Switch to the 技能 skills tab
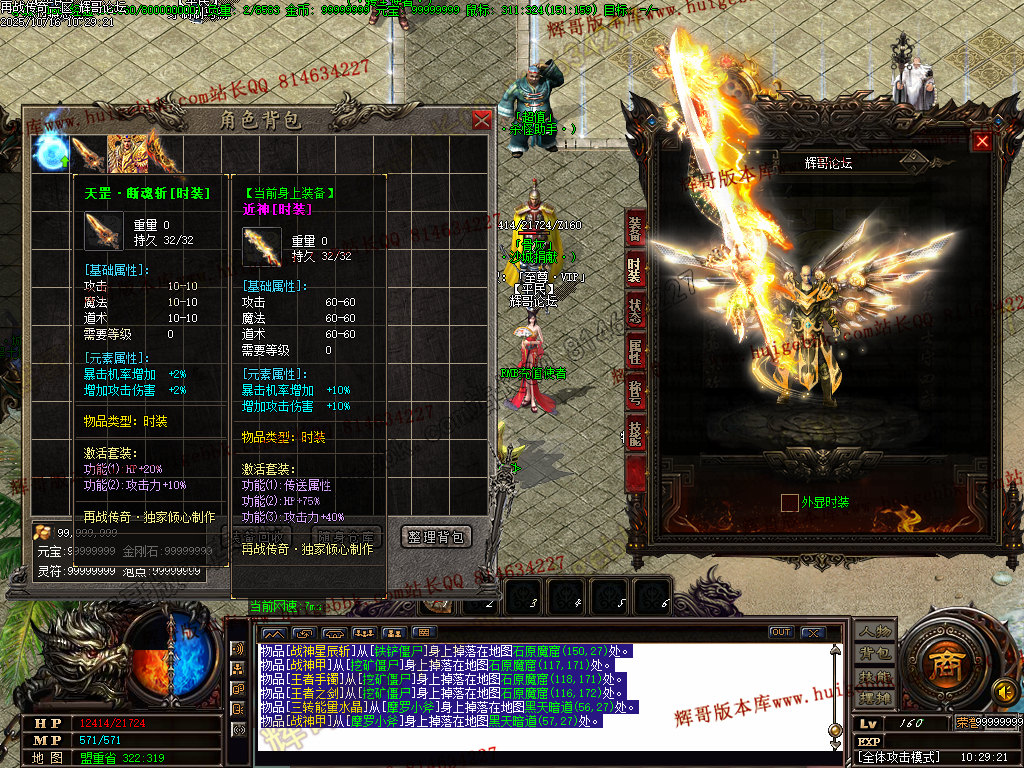This screenshot has width=1024, height=768. tap(635, 433)
